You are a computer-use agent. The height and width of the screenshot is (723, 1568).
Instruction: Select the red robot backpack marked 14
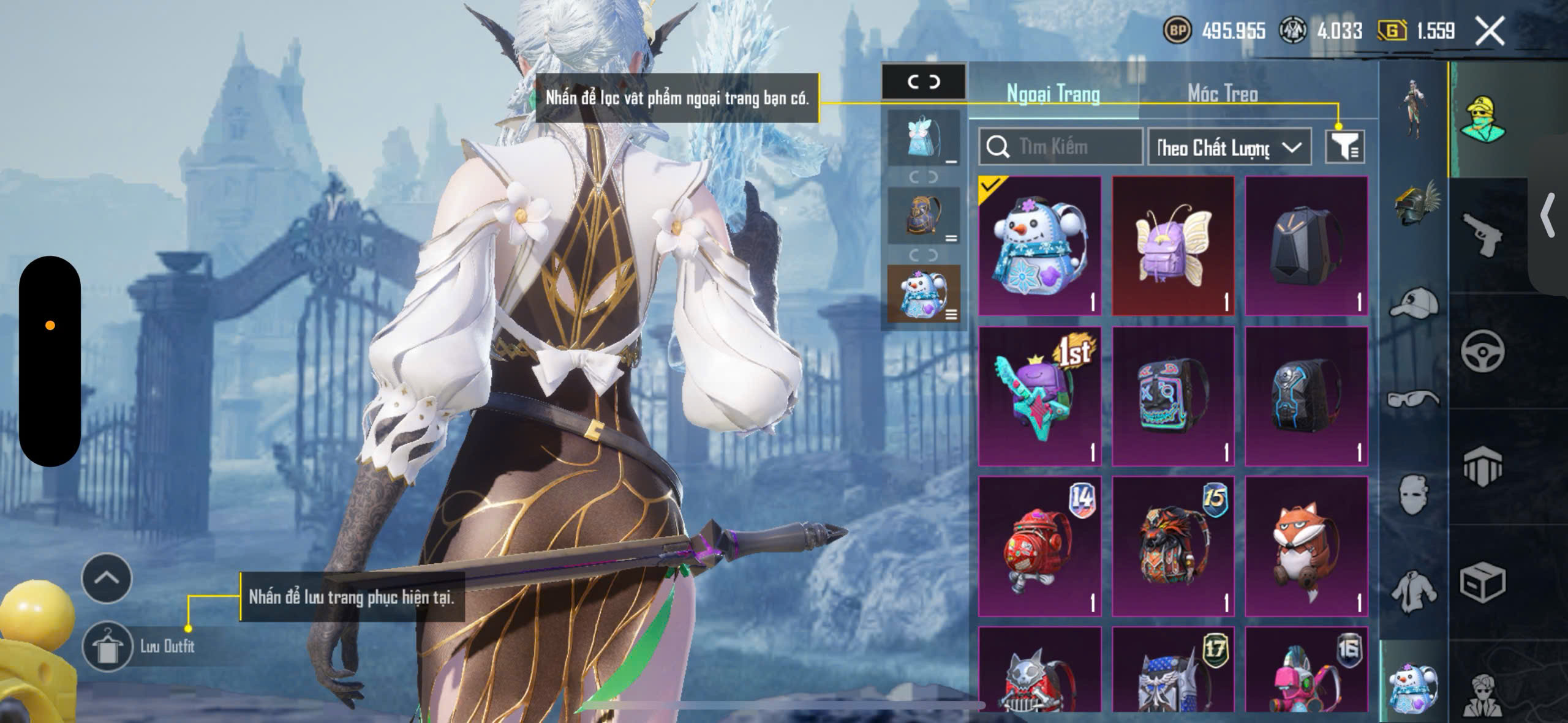pos(1039,546)
